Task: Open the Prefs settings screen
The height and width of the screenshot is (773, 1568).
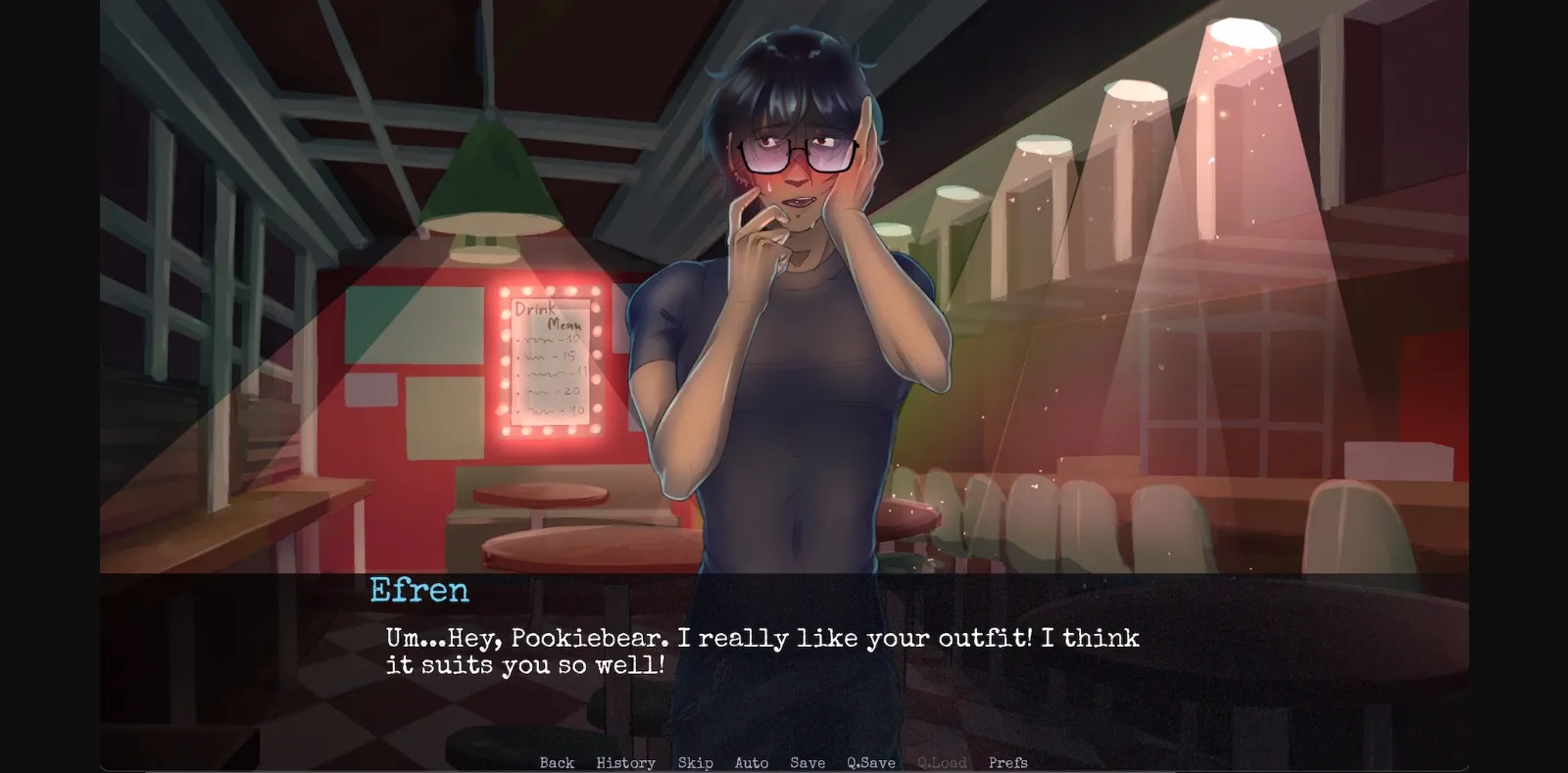Action: [1008, 762]
